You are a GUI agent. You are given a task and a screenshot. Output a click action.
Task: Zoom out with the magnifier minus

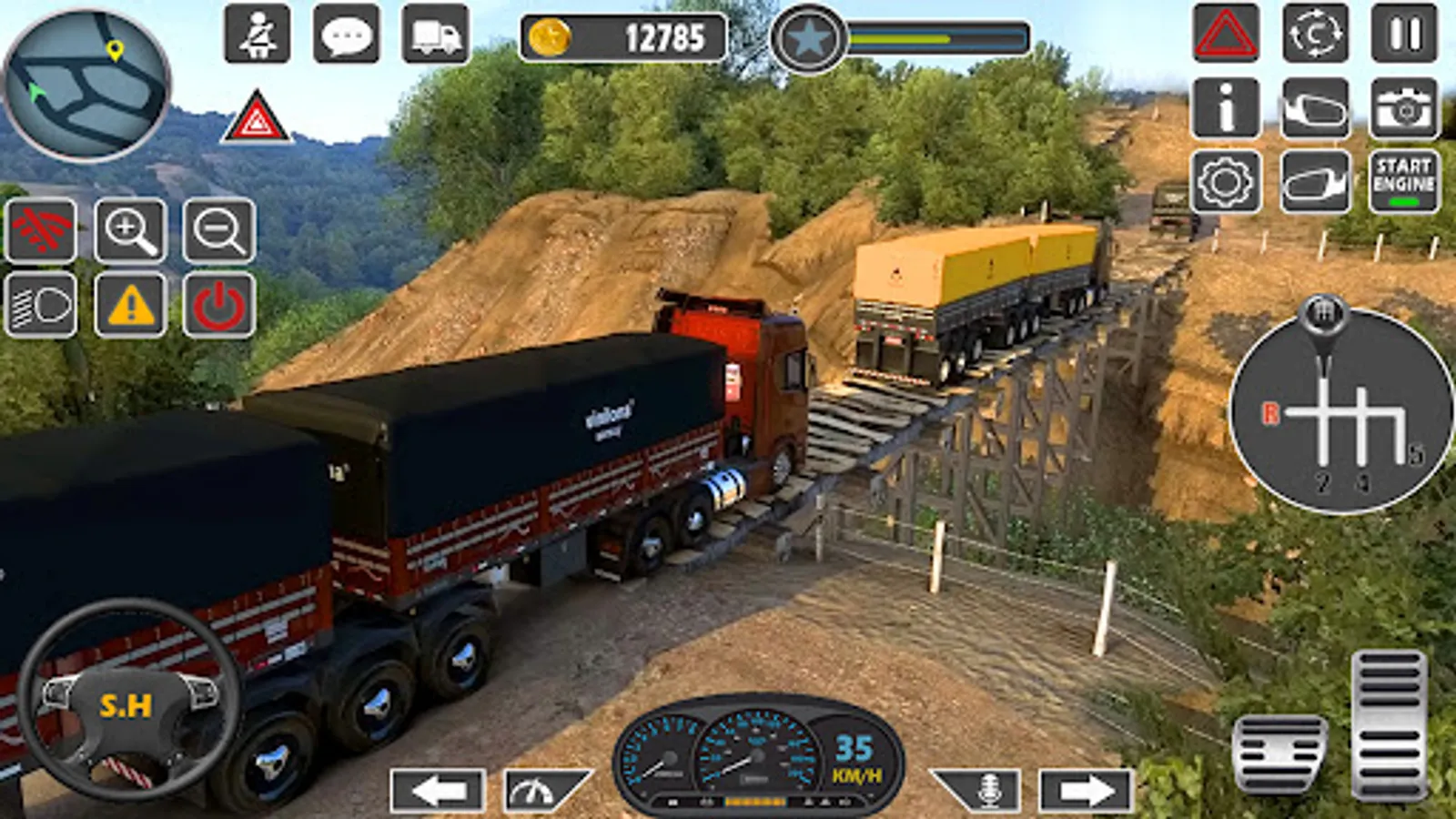(x=219, y=231)
